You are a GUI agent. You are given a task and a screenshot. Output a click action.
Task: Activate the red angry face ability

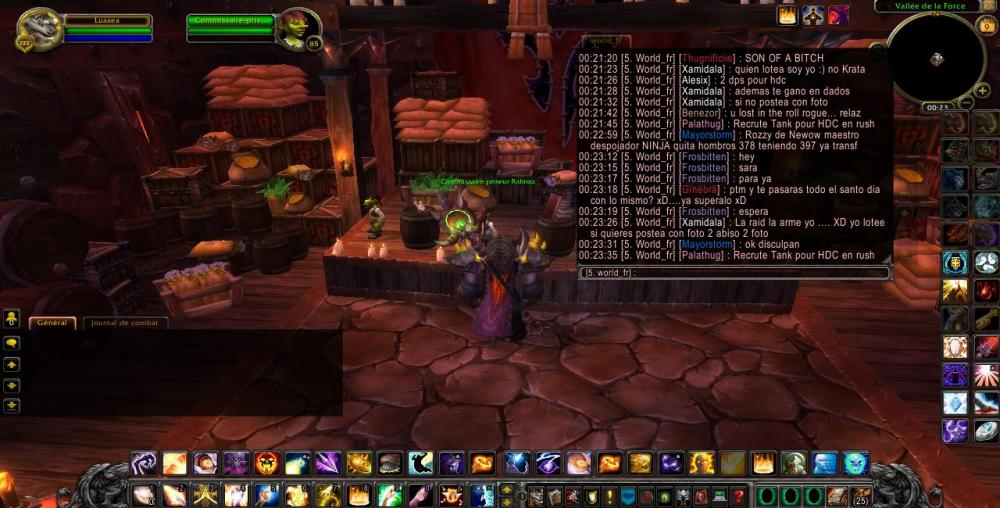[266, 464]
